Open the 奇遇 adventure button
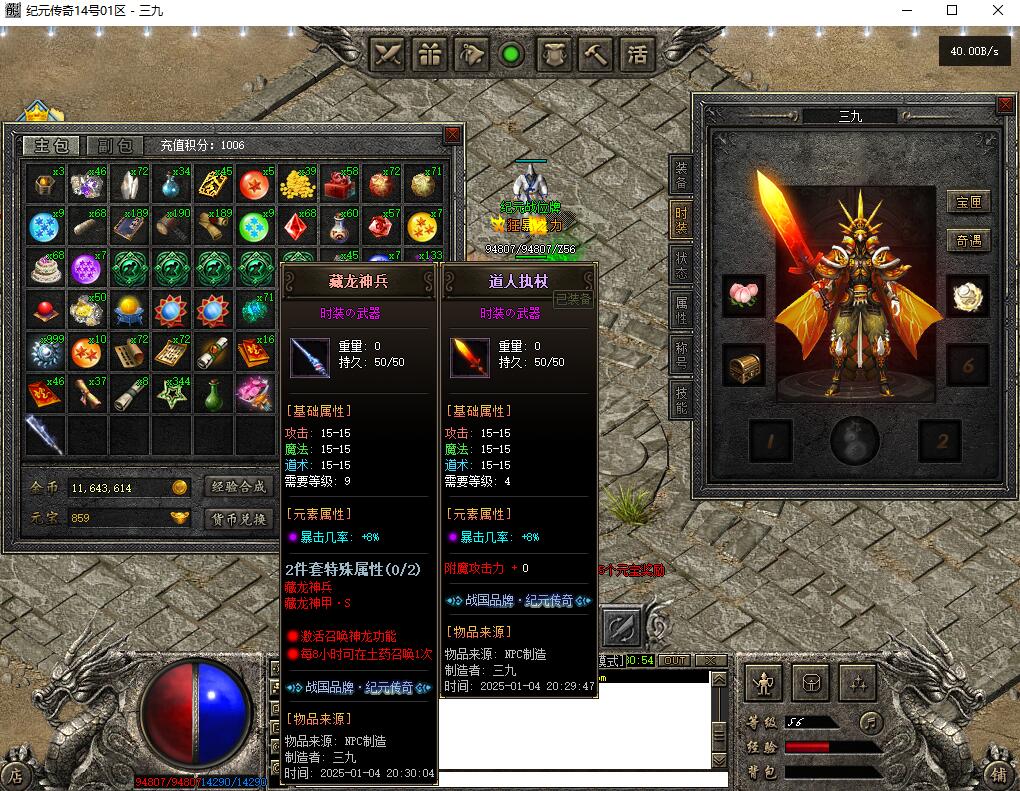The image size is (1020, 791). click(x=968, y=241)
